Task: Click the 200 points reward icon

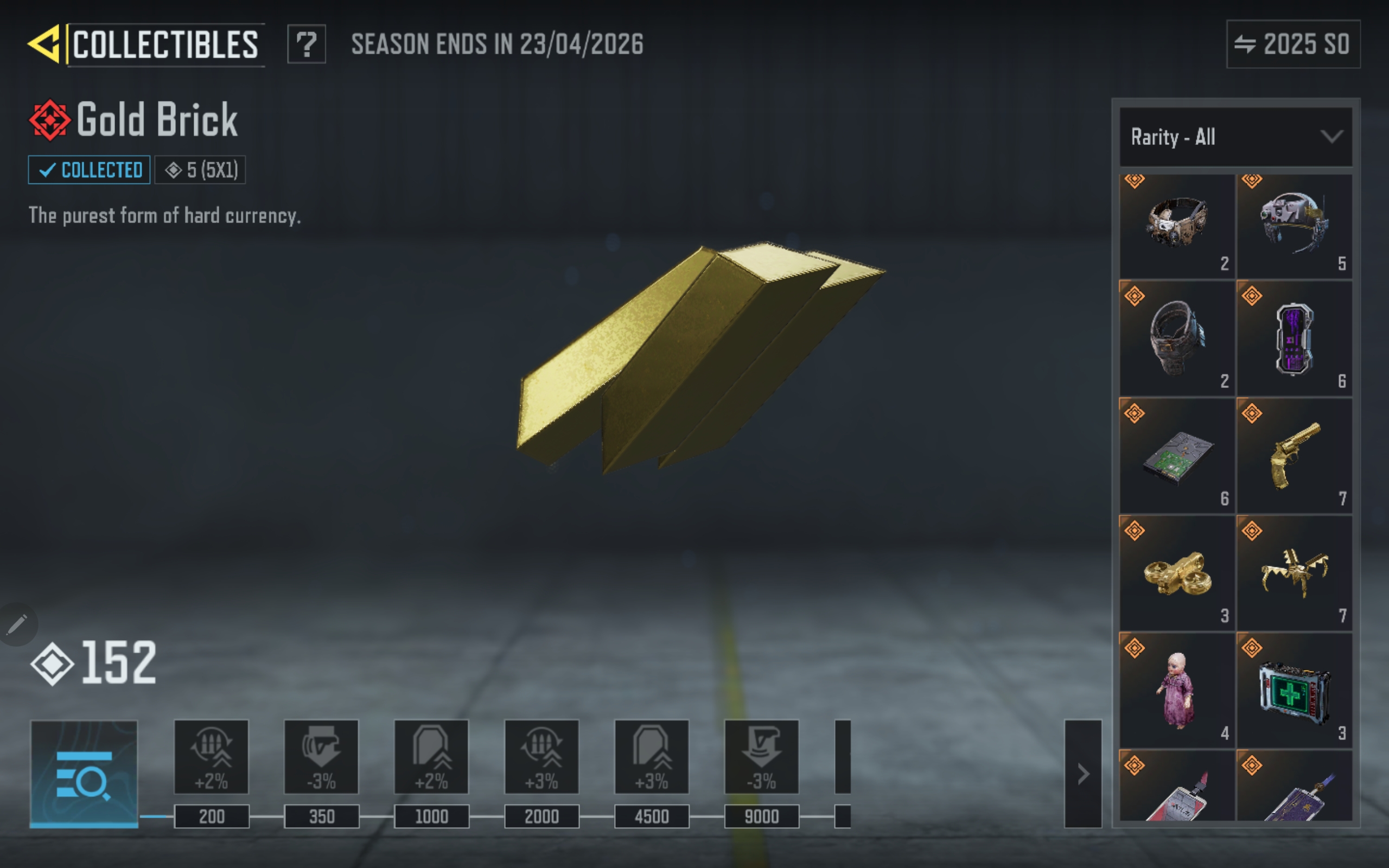Action: [x=211, y=757]
